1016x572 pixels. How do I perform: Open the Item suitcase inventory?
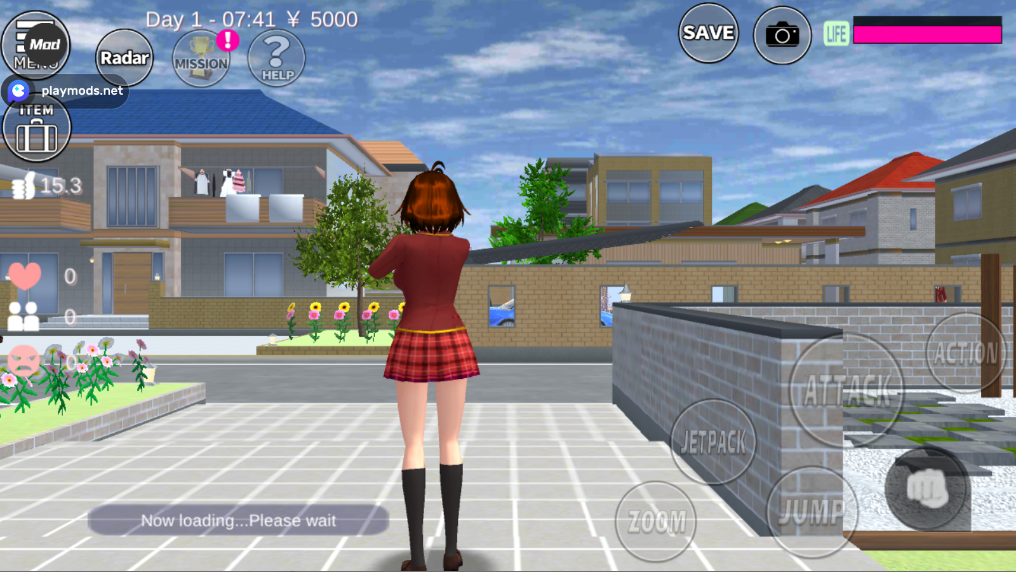[37, 129]
